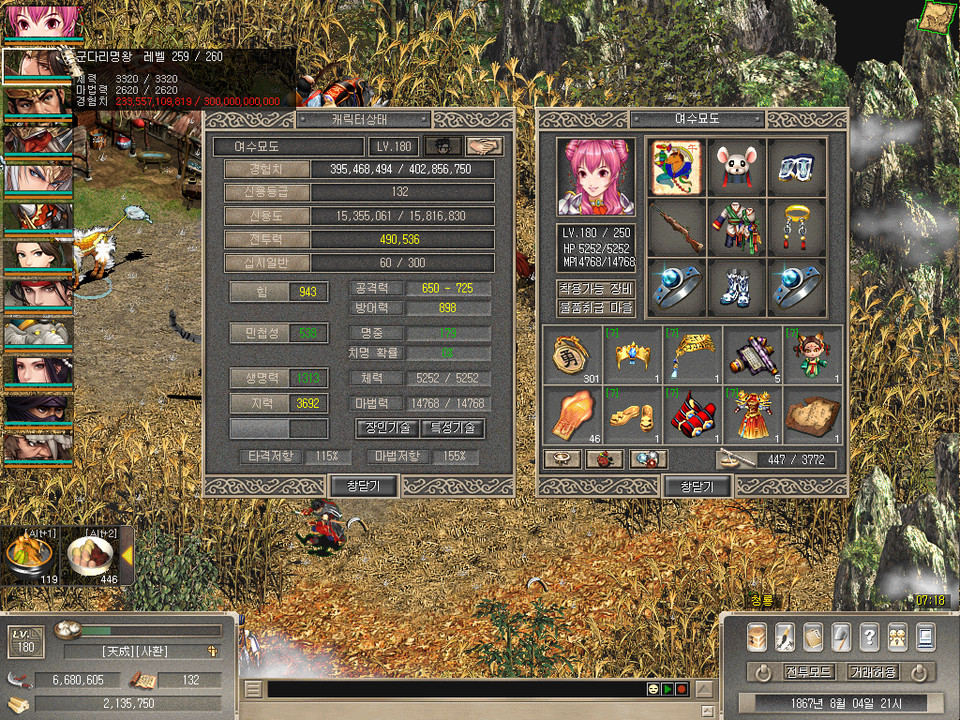Select the mouse mask helmet slot
Screen dimensions: 960x720
[737, 167]
